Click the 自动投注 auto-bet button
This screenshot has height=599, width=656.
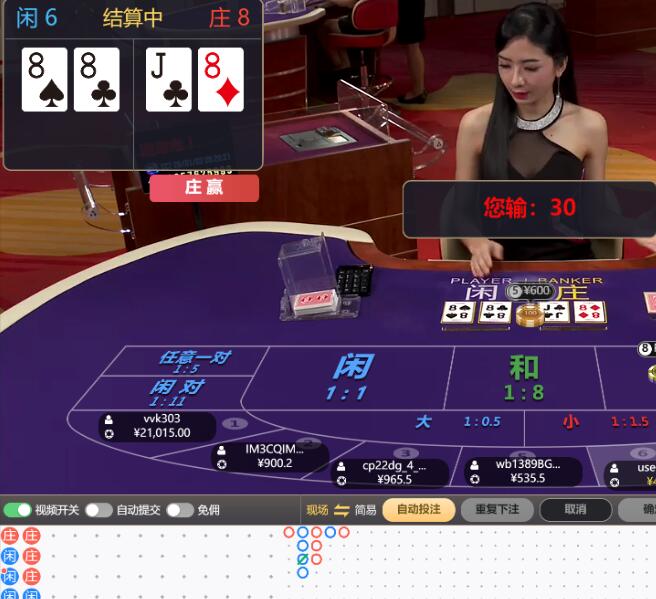418,510
